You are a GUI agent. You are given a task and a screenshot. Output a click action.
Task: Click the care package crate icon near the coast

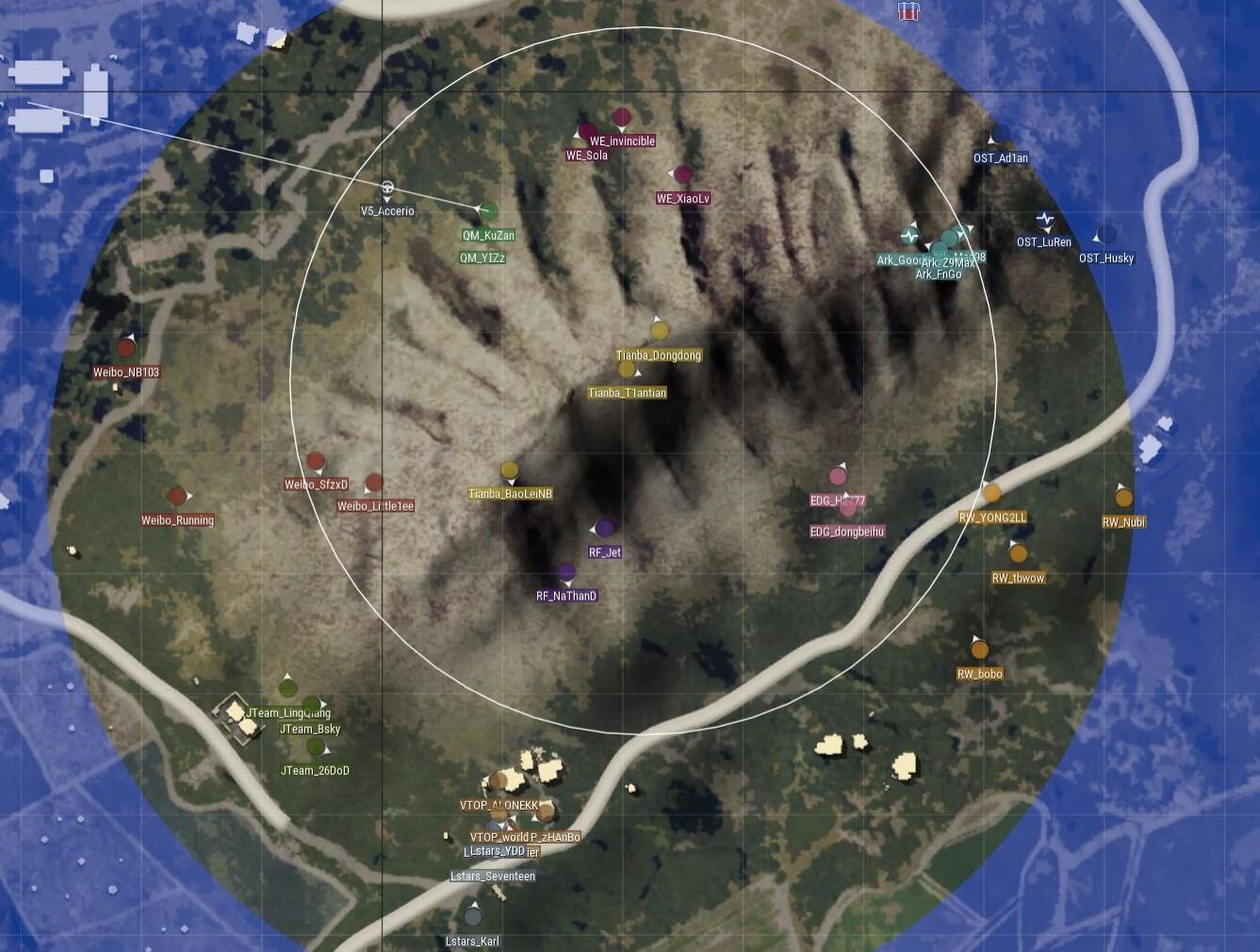click(908, 12)
